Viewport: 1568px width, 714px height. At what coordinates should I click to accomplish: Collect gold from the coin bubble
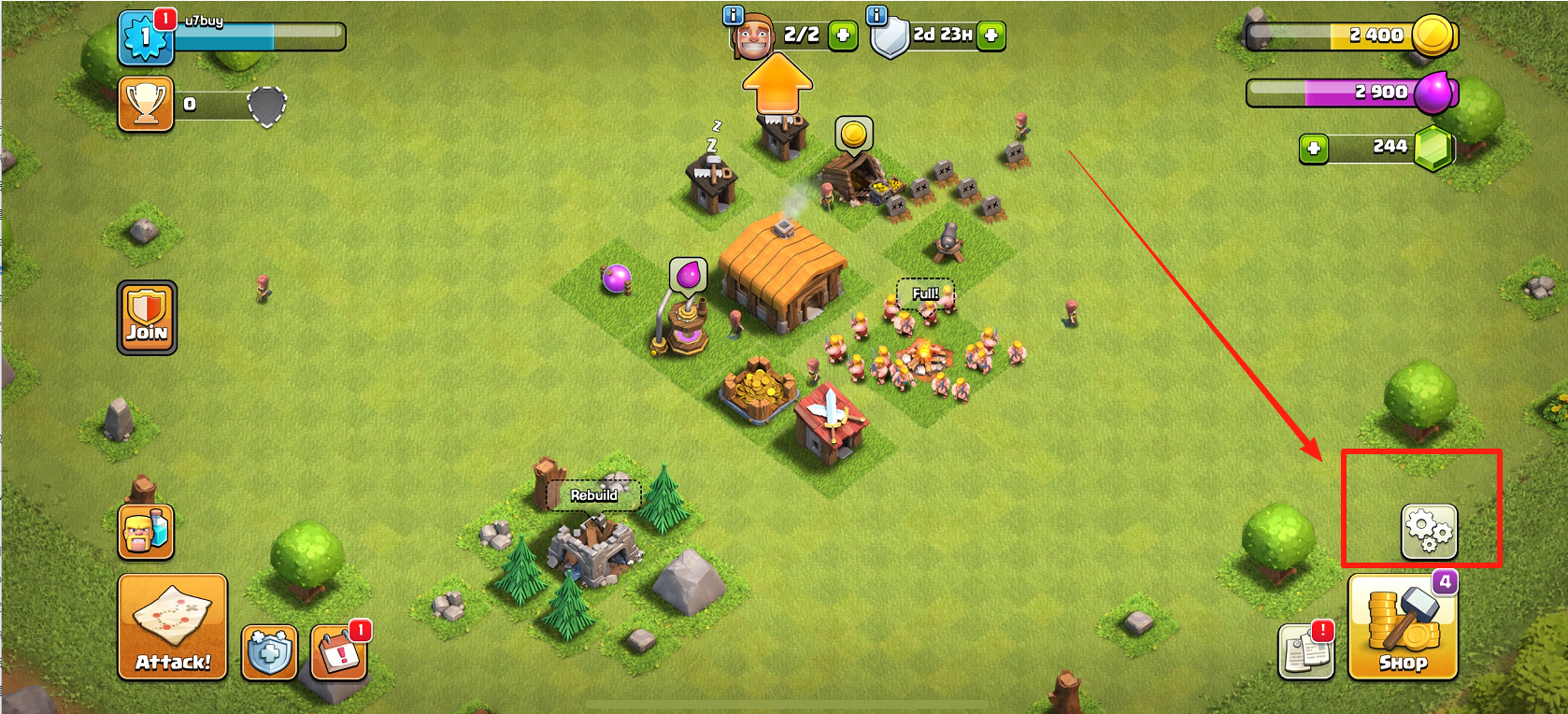pos(853,135)
